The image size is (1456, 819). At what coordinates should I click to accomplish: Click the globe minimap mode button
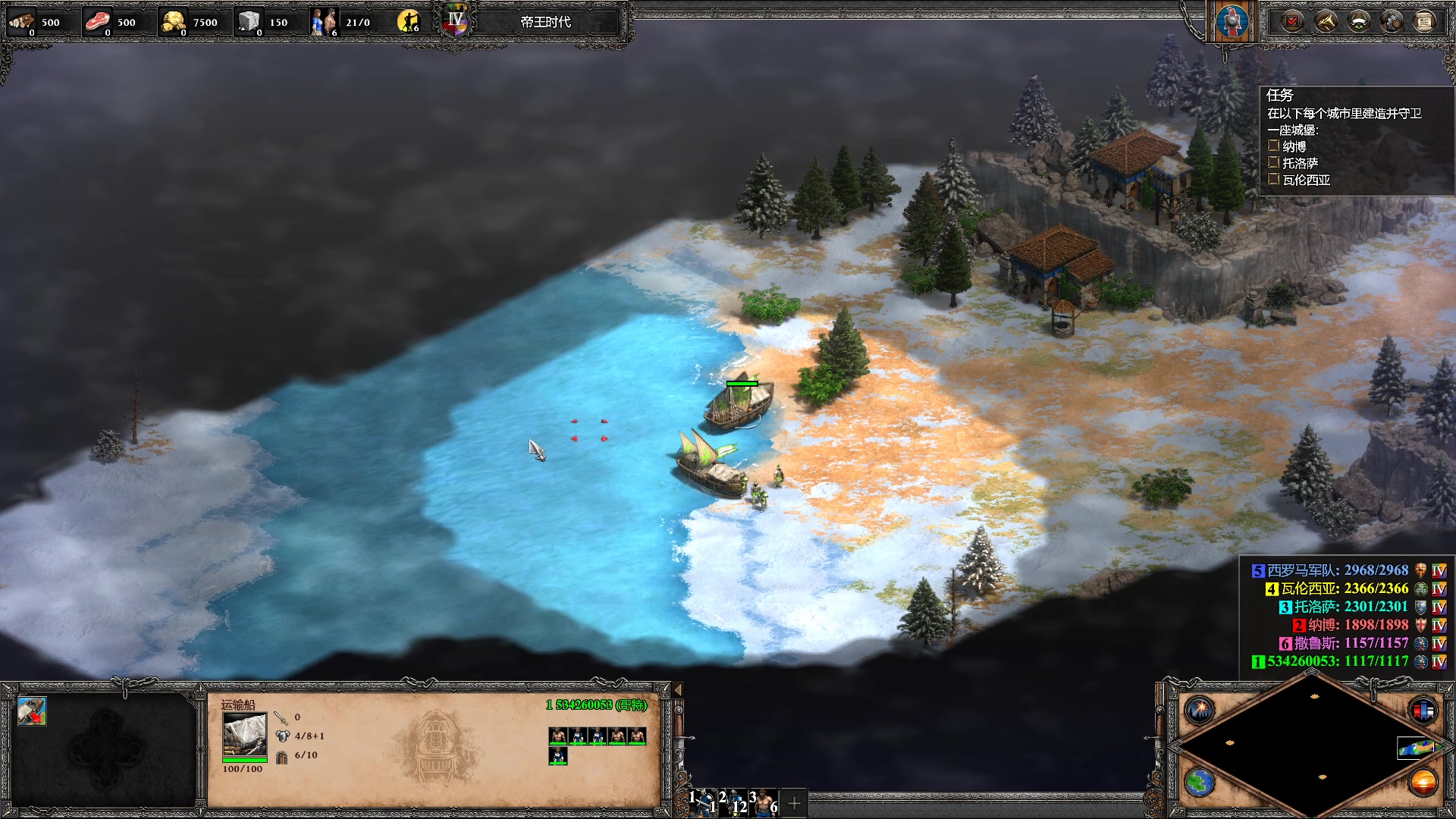click(1200, 782)
